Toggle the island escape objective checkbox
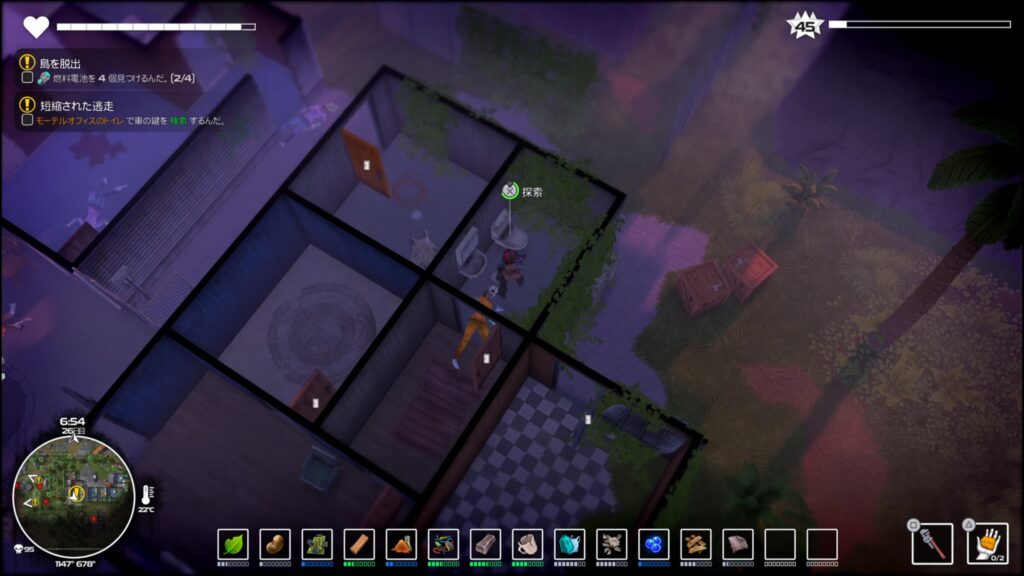 point(28,78)
